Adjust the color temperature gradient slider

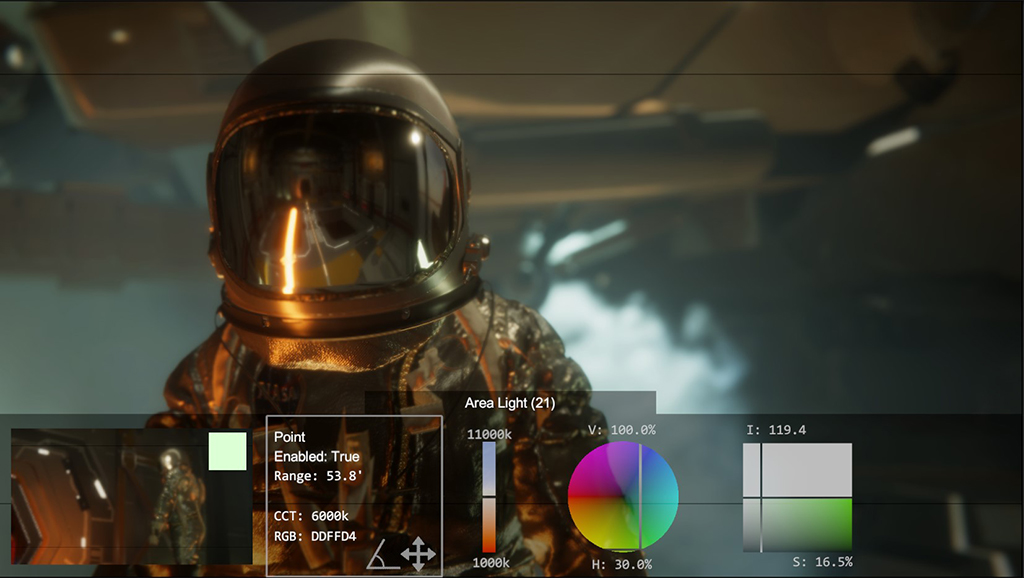489,497
